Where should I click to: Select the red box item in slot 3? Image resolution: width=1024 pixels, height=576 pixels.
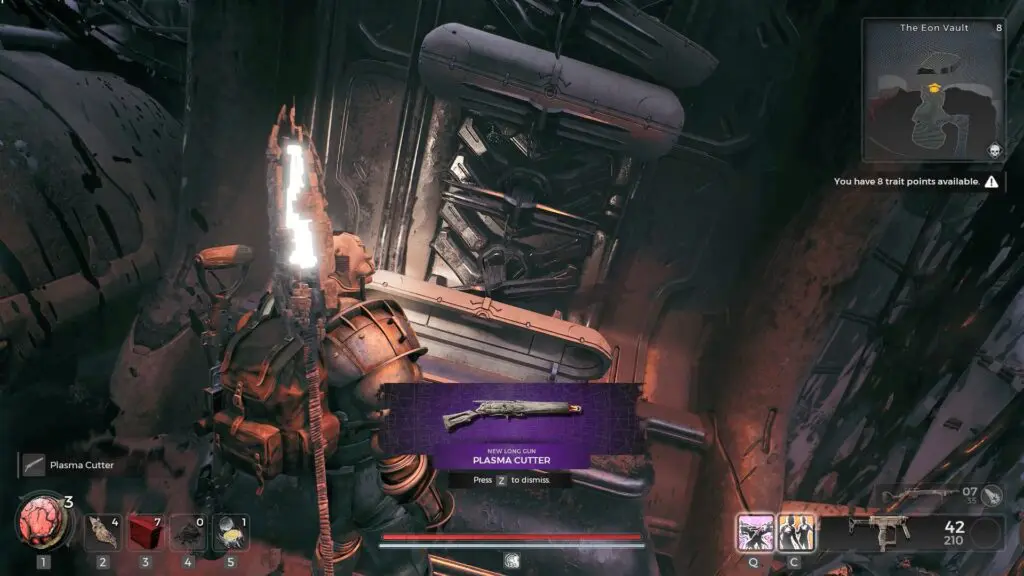click(145, 533)
